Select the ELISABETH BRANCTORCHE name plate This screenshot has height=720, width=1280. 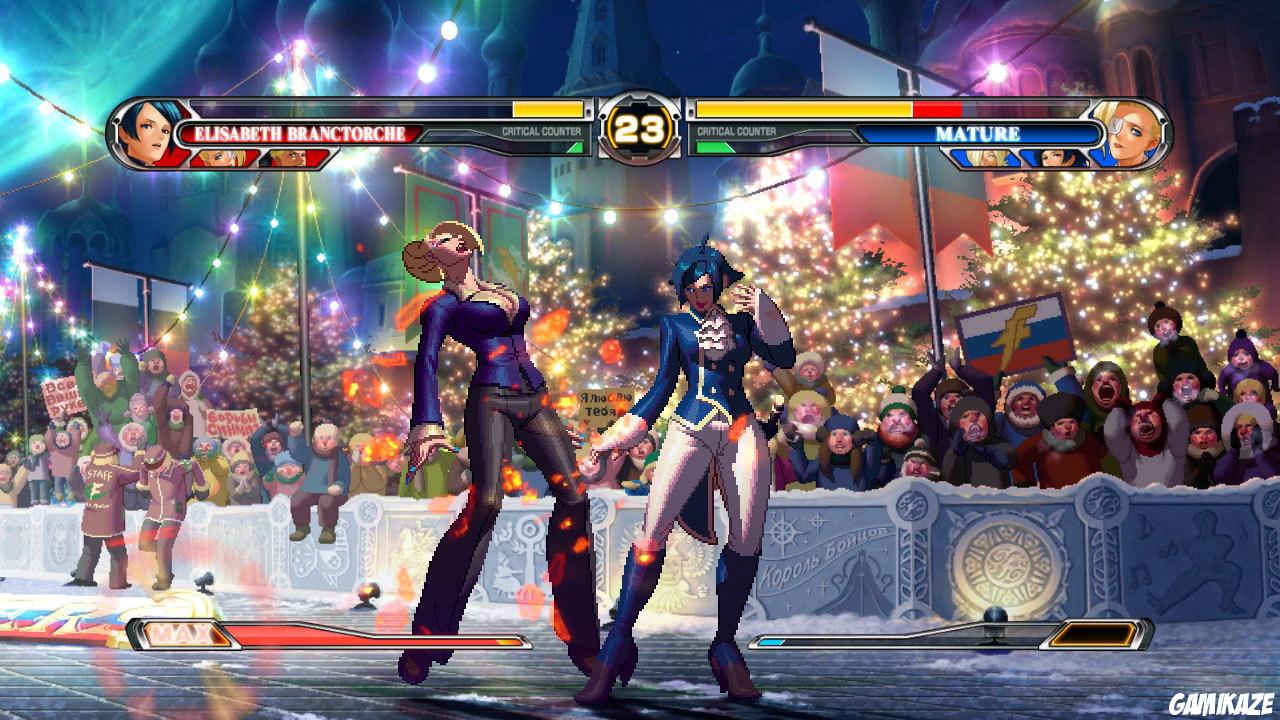tap(300, 131)
